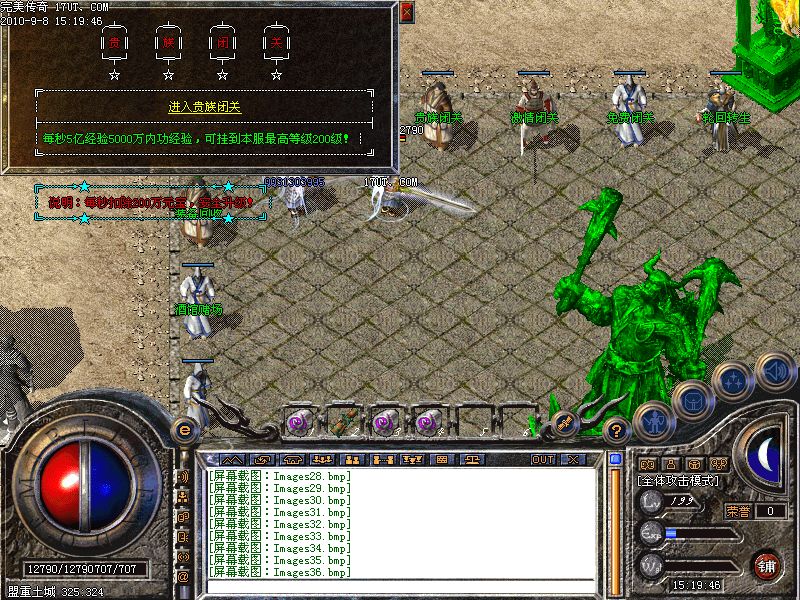Screen dimensions: 800x600
Task: Focus the chat text input field
Action: [400, 587]
